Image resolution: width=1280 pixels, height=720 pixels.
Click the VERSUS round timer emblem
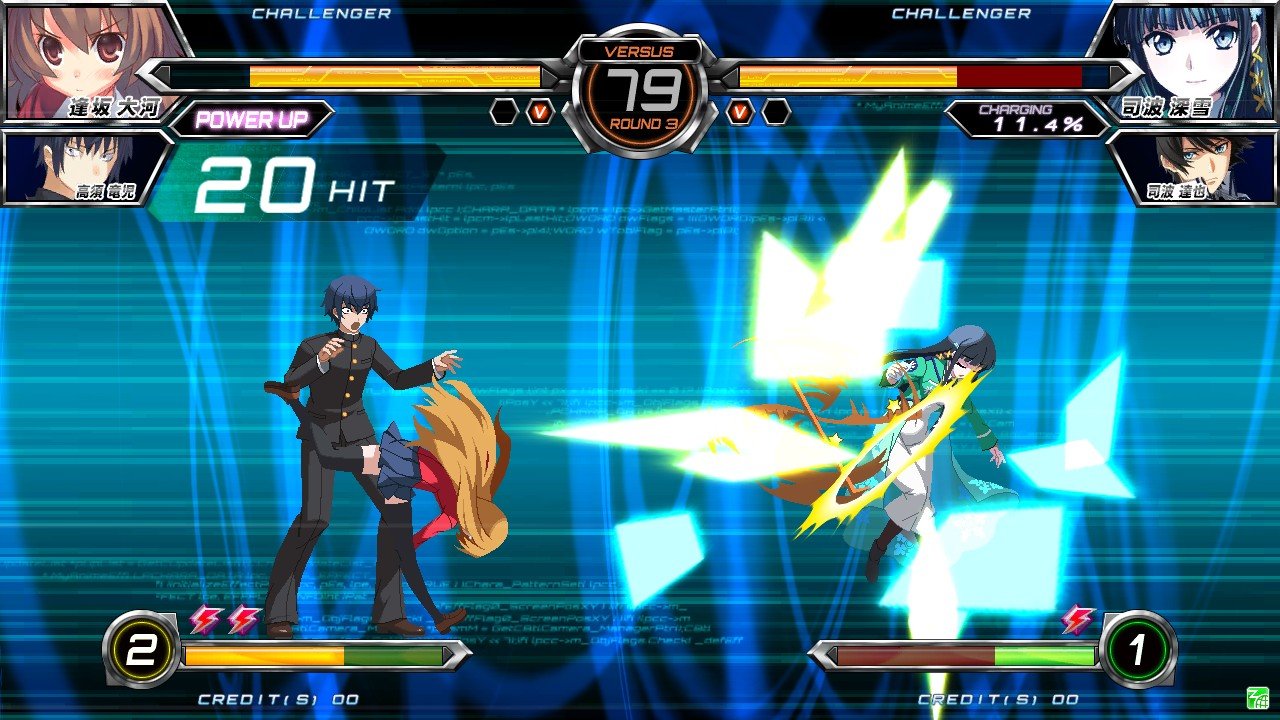point(640,85)
